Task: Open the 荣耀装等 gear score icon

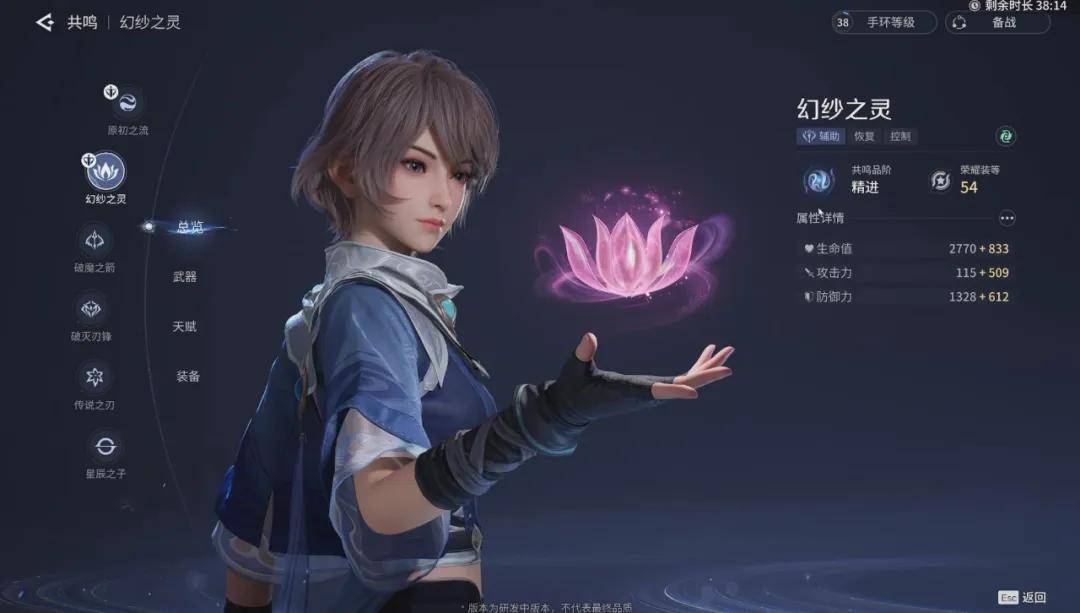Action: pyautogui.click(x=940, y=180)
